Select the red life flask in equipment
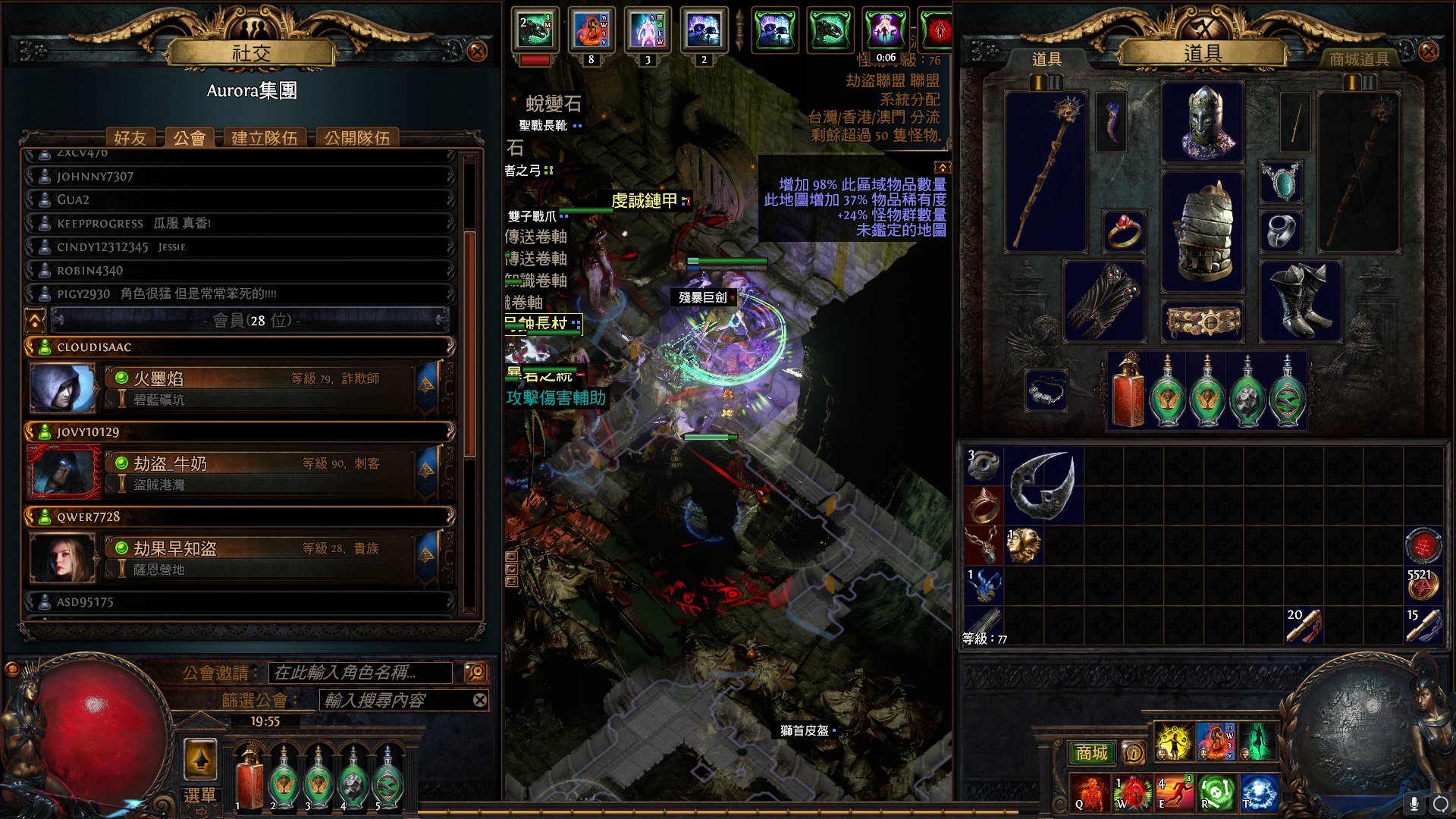Viewport: 1456px width, 819px height. pos(1128,392)
